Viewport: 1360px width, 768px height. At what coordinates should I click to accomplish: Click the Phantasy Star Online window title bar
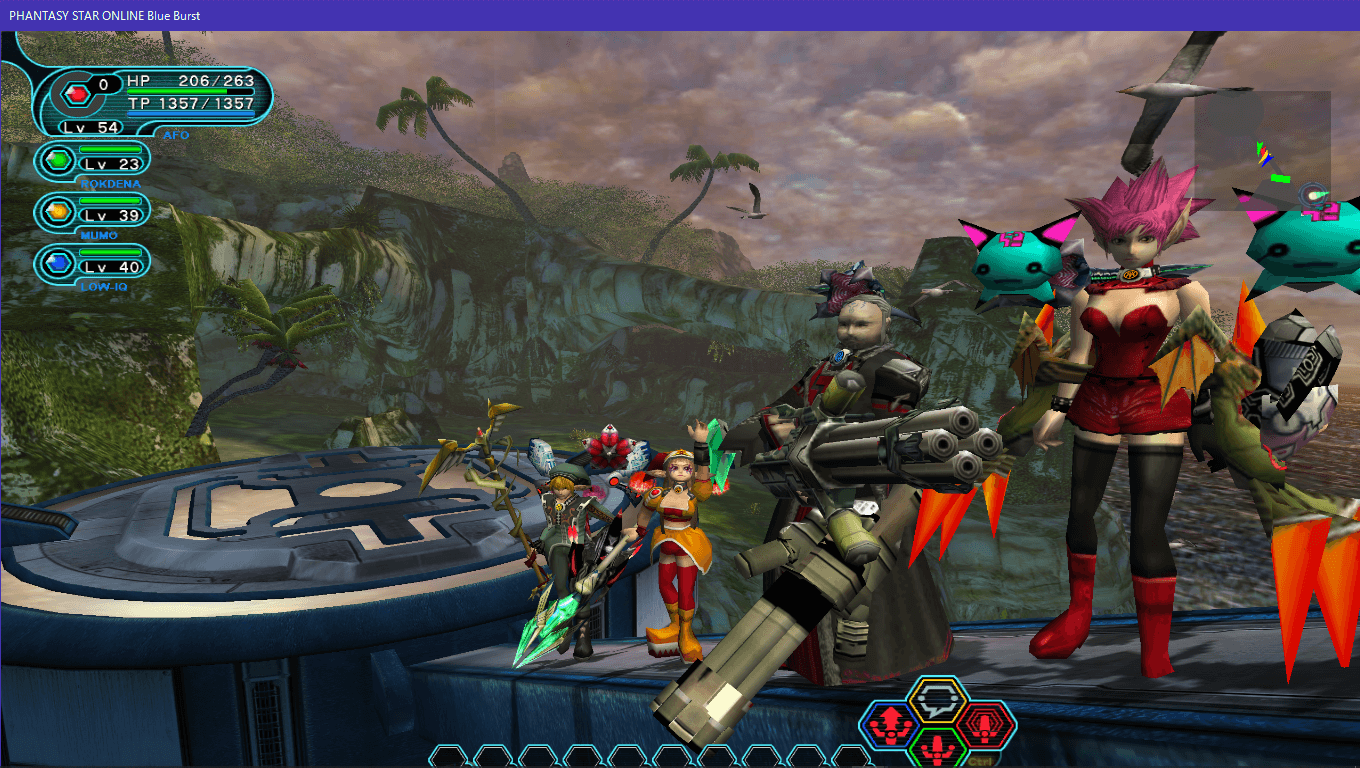680,15
